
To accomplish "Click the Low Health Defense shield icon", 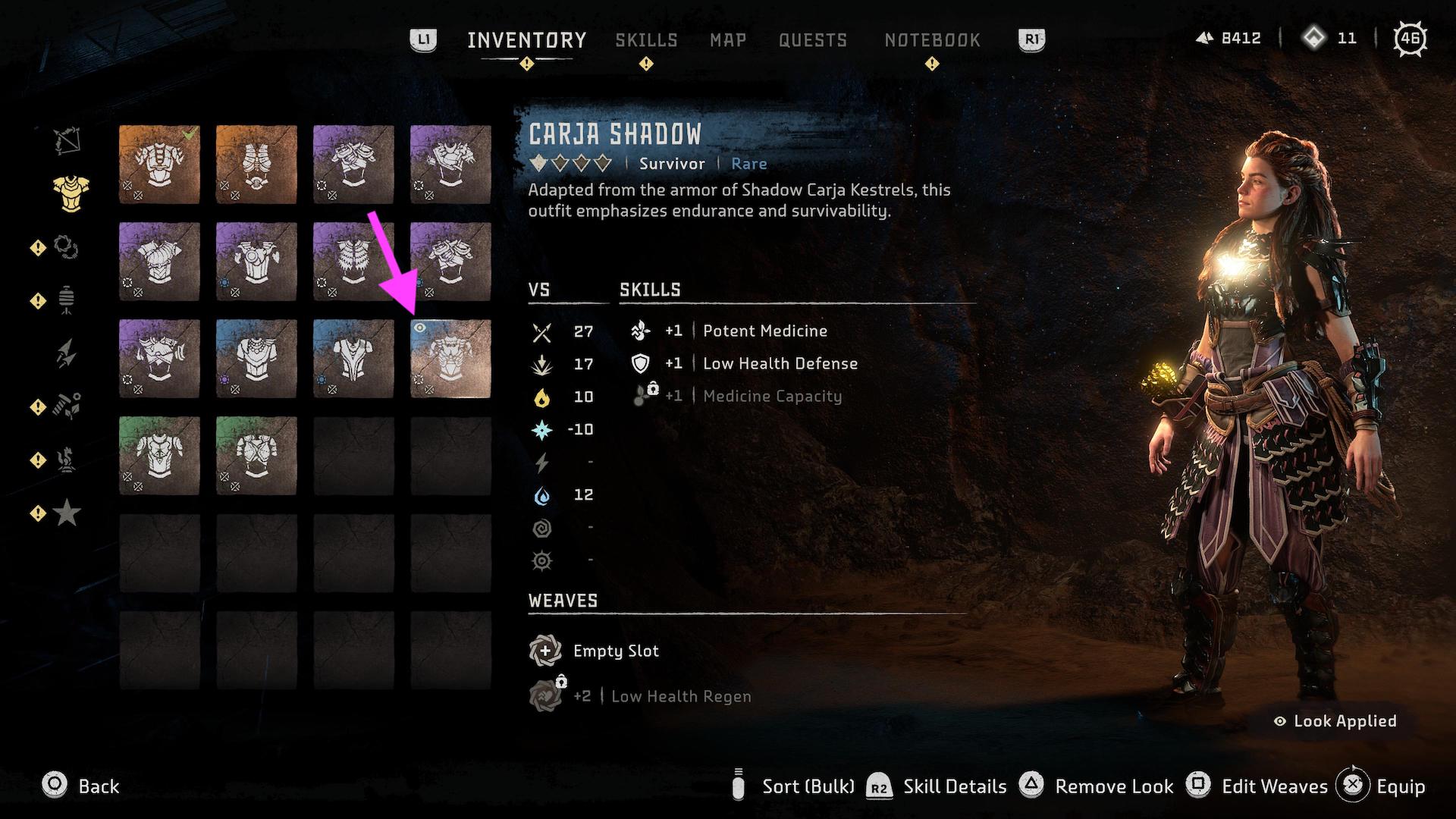I will (x=641, y=363).
